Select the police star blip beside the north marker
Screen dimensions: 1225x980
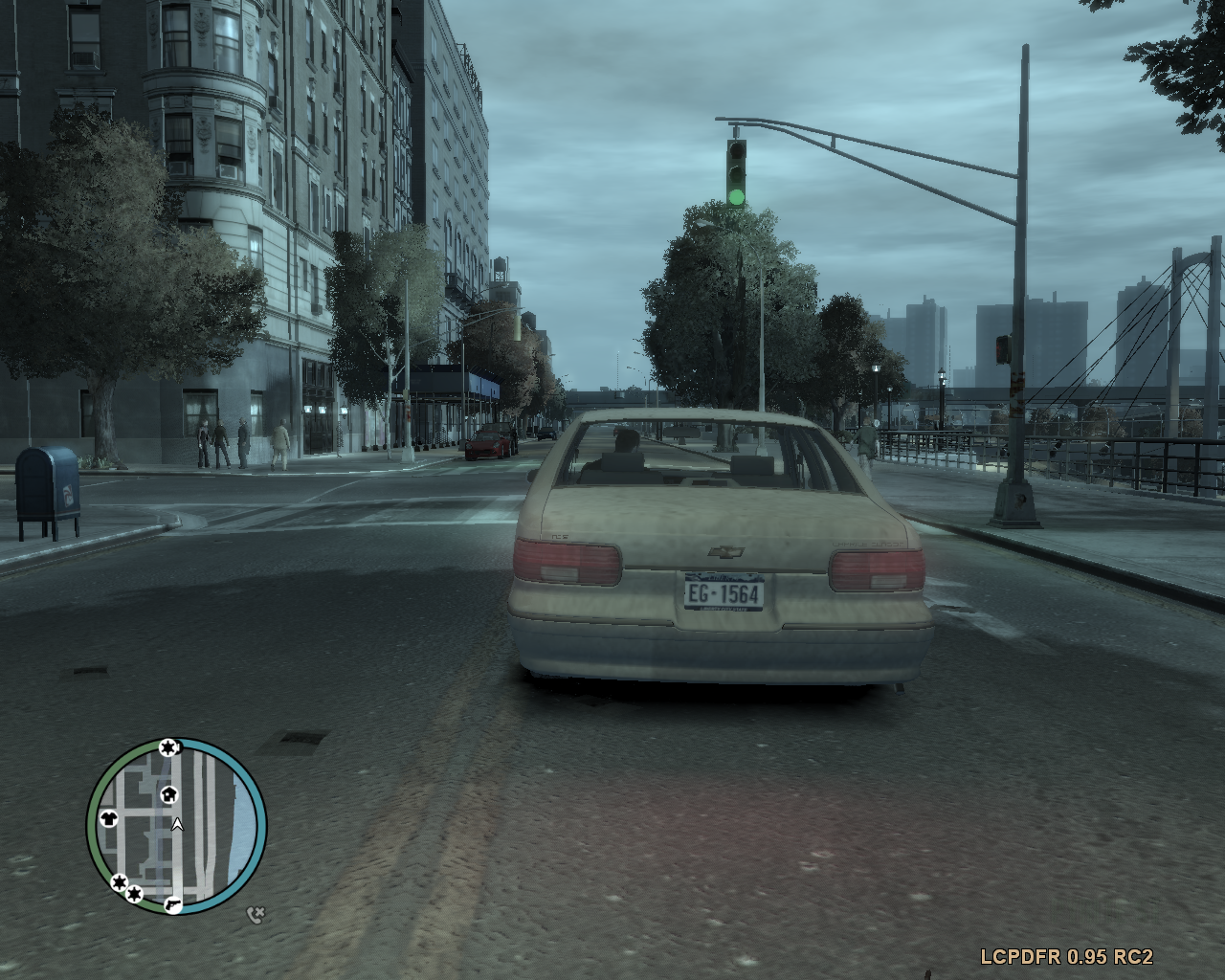(168, 747)
